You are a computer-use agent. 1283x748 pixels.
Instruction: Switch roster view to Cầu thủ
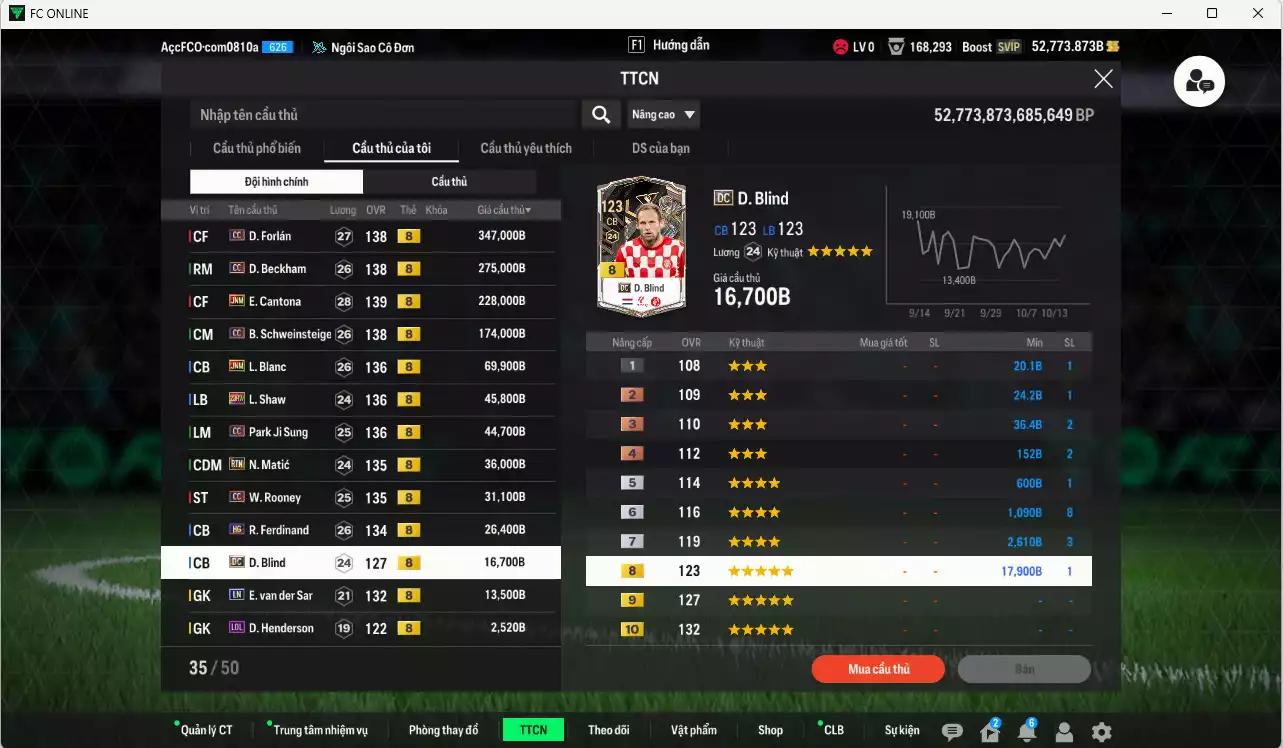coord(450,181)
